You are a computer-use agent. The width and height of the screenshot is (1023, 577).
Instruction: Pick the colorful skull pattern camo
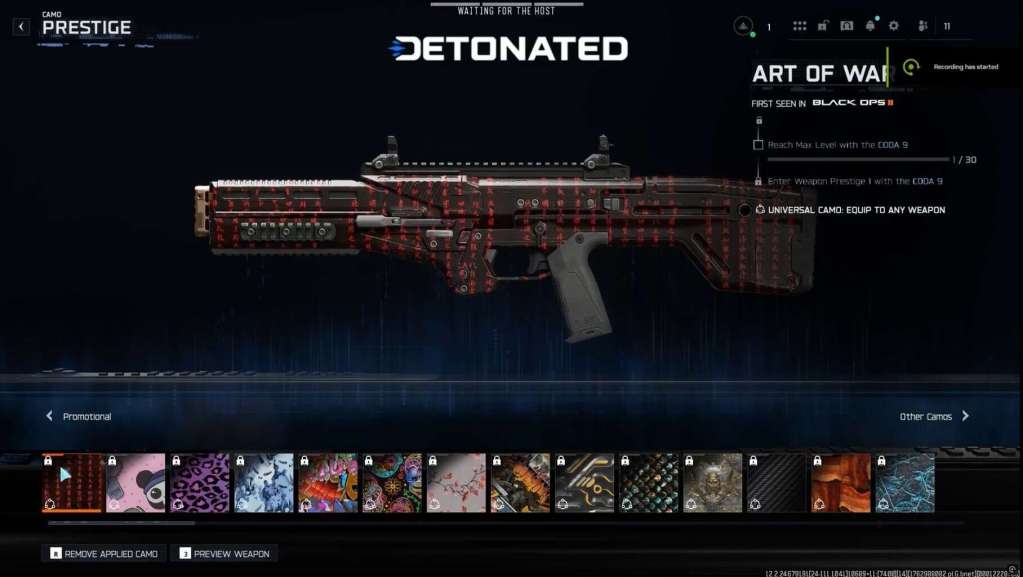[x=392, y=483]
